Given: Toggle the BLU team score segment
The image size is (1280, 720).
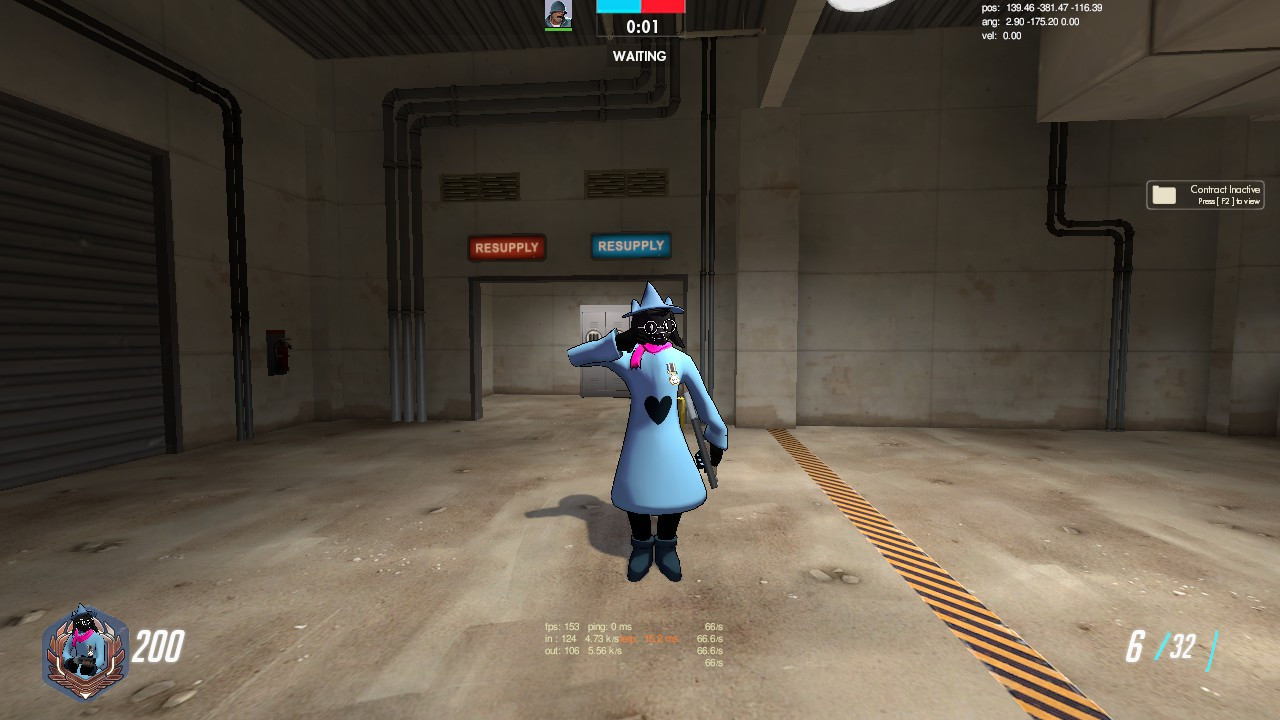Looking at the screenshot, I should pyautogui.click(x=620, y=8).
